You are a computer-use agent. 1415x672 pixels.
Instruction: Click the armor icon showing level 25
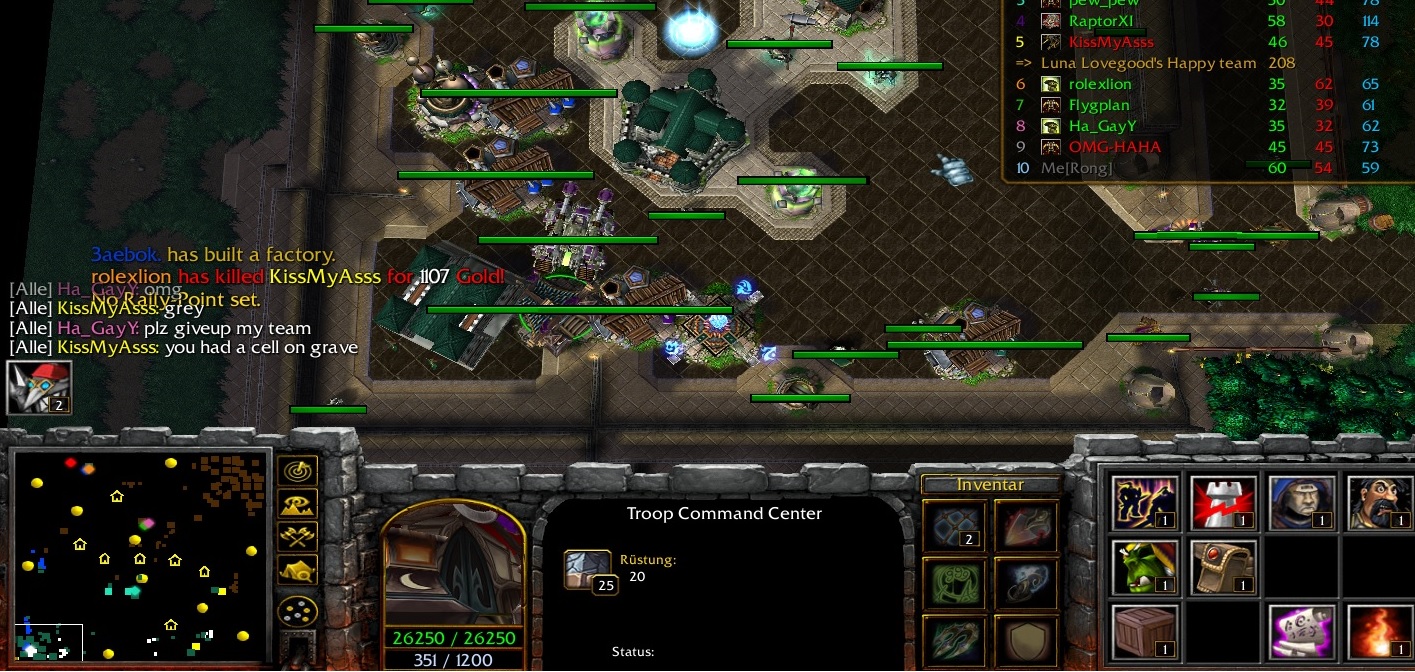pyautogui.click(x=587, y=571)
